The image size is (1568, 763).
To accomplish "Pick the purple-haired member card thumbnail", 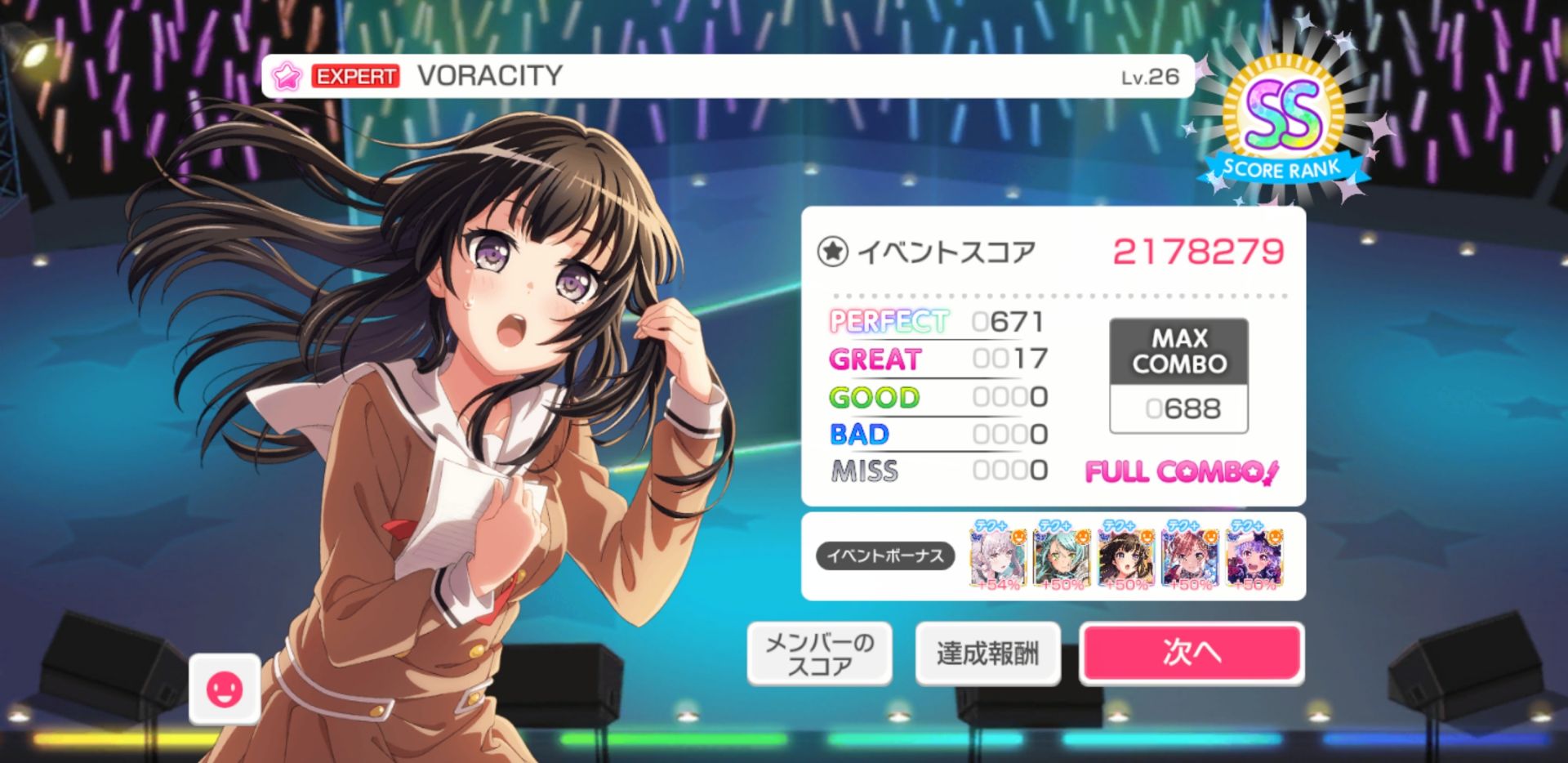I will (x=1254, y=556).
